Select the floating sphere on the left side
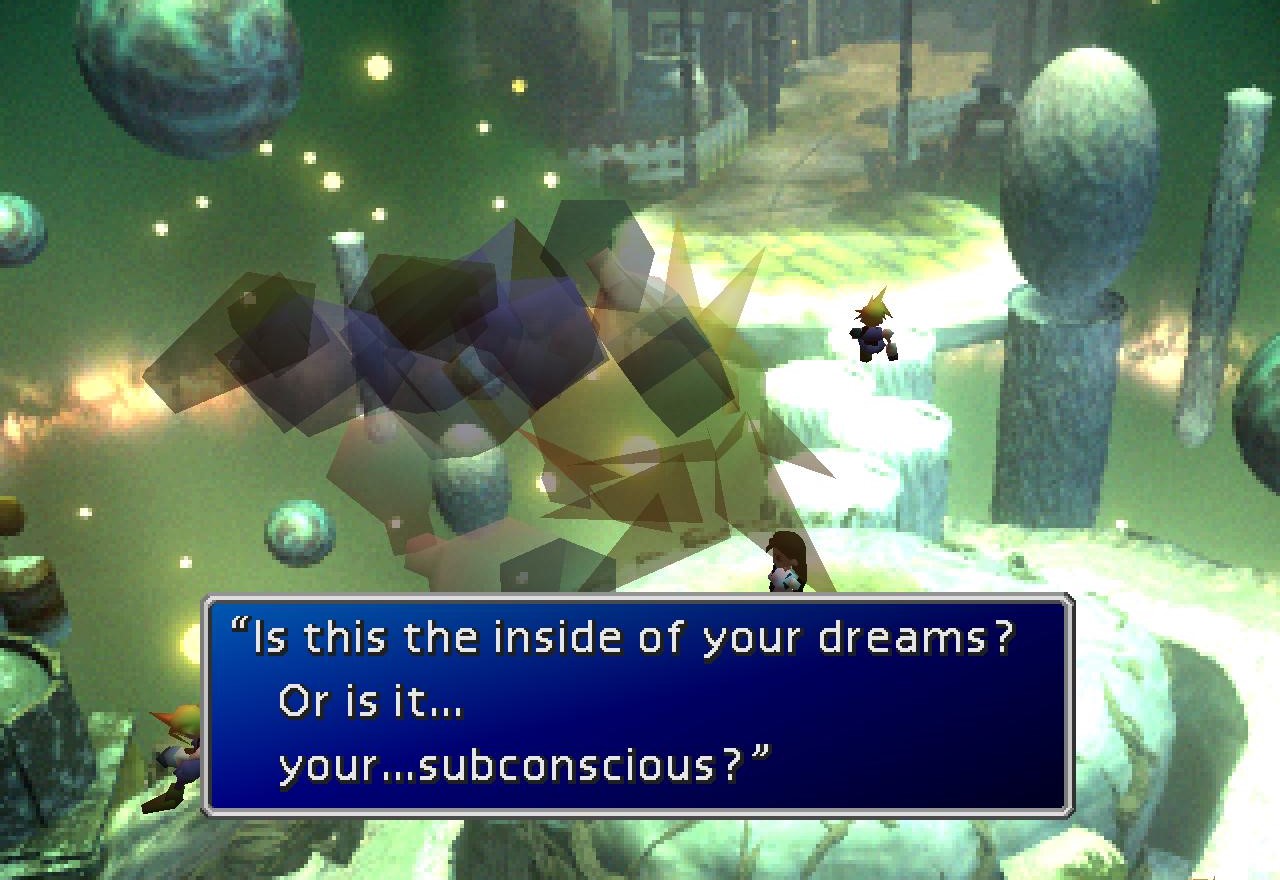 point(295,535)
